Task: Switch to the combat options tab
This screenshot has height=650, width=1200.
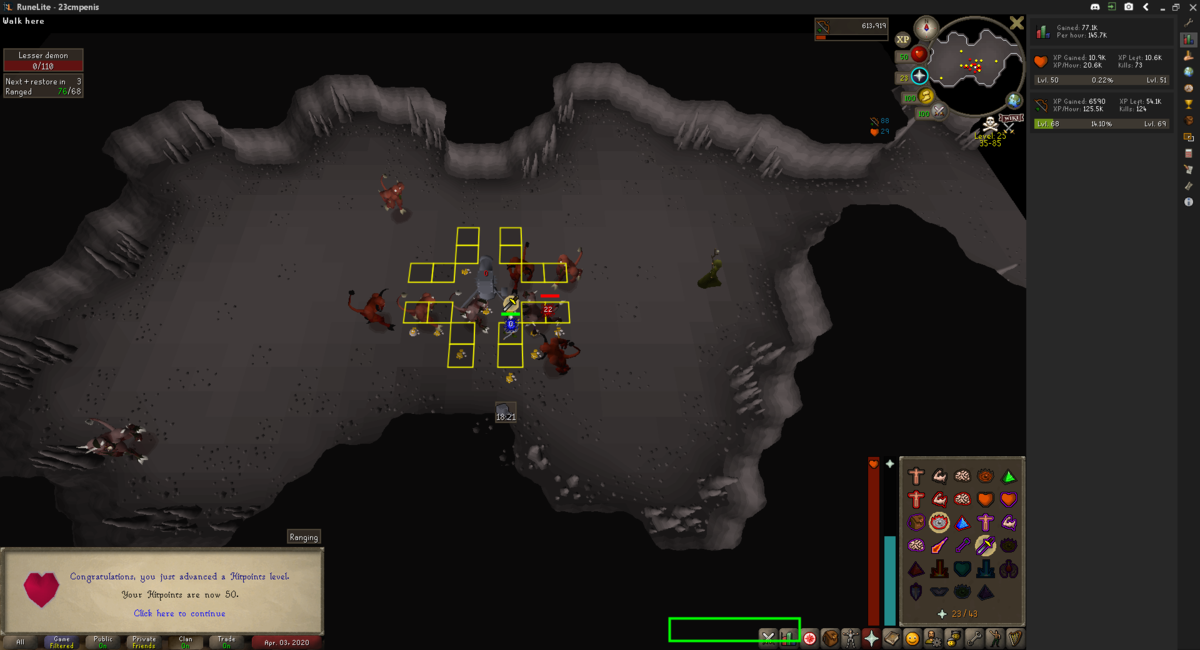Action: (x=767, y=637)
